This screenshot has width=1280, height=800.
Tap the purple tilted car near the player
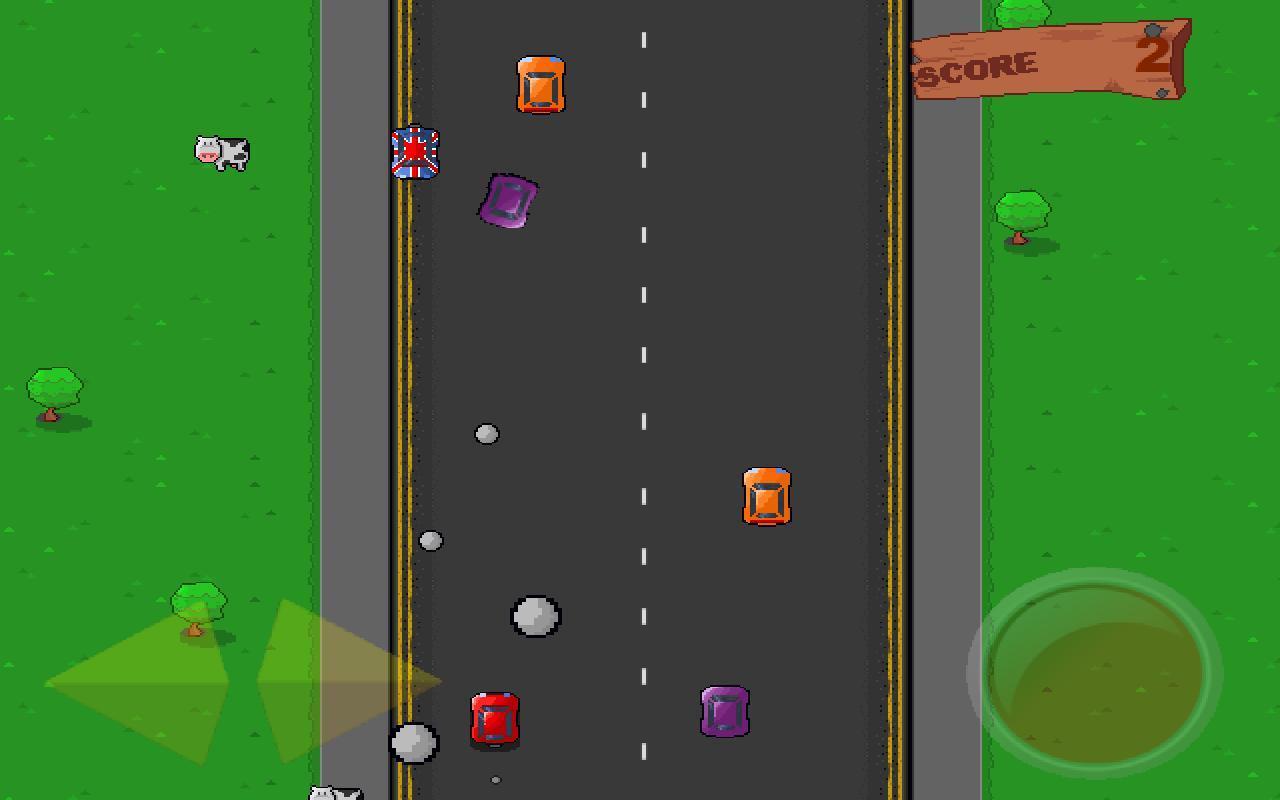(x=506, y=203)
